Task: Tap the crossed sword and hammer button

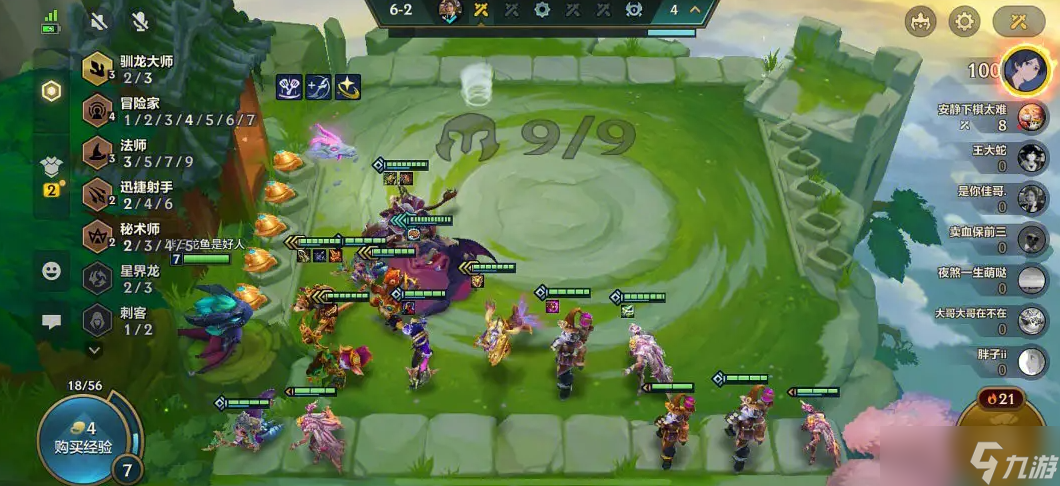Action: point(1018,20)
